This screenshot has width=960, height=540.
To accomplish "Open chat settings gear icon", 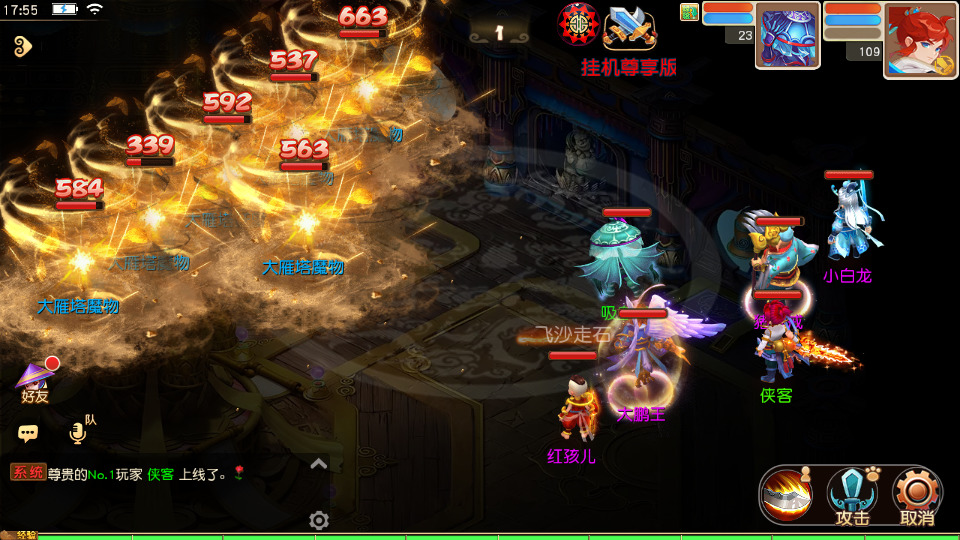I will tap(319, 520).
